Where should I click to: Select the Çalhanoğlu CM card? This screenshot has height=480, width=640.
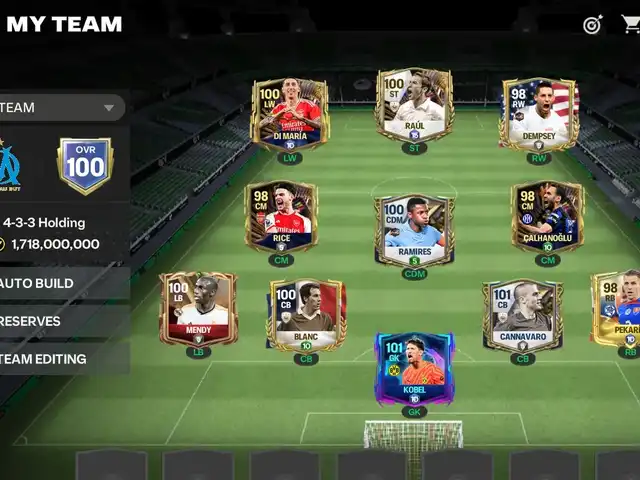click(547, 217)
